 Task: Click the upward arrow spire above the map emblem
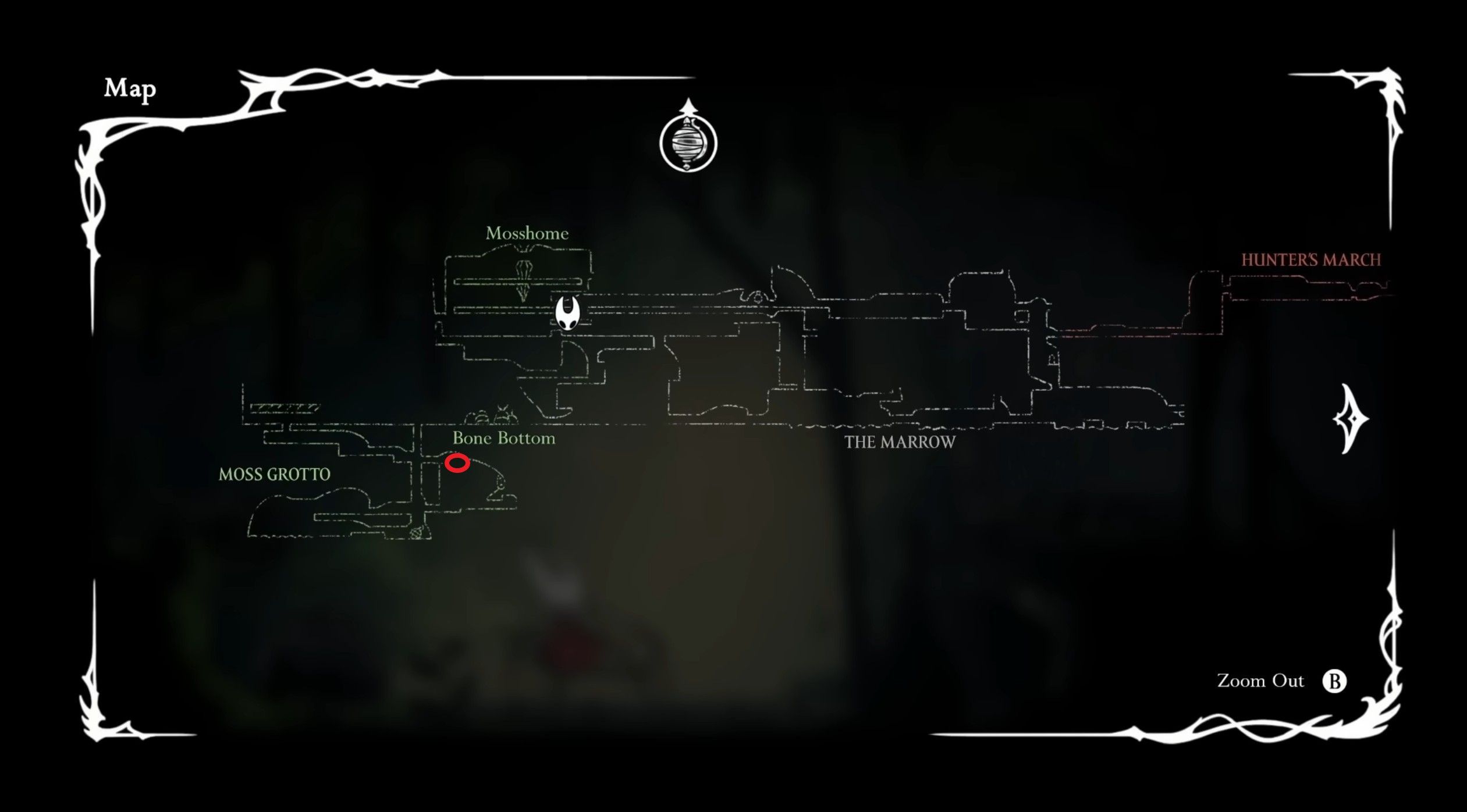(687, 109)
